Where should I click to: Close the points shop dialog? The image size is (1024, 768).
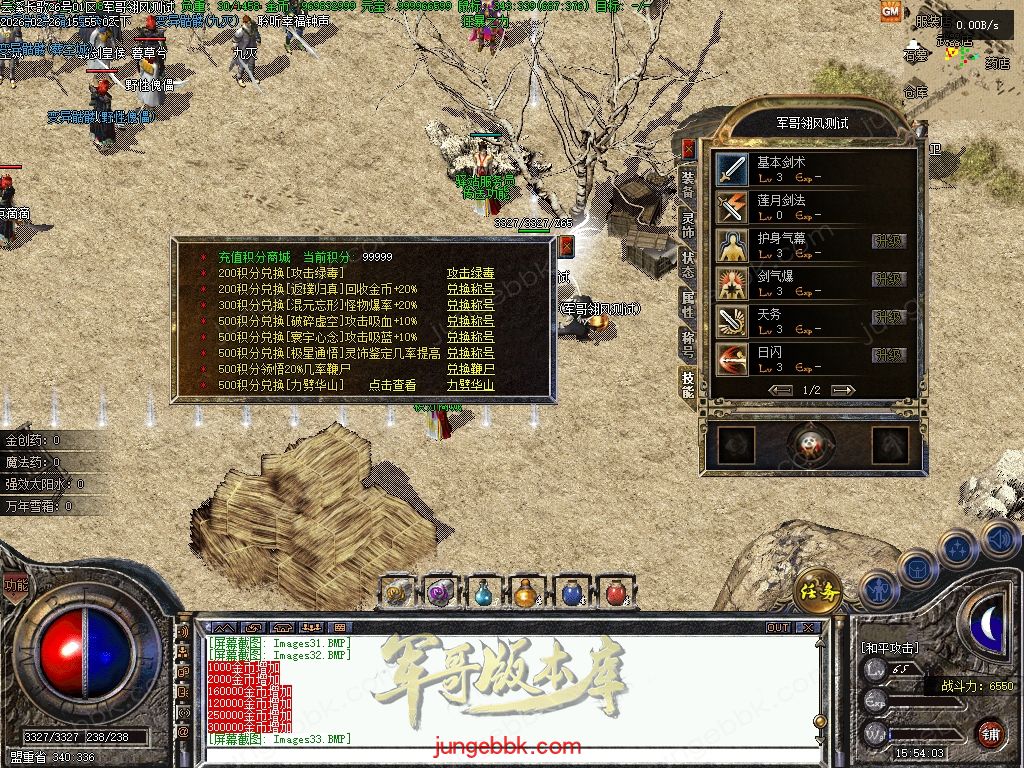click(x=566, y=246)
